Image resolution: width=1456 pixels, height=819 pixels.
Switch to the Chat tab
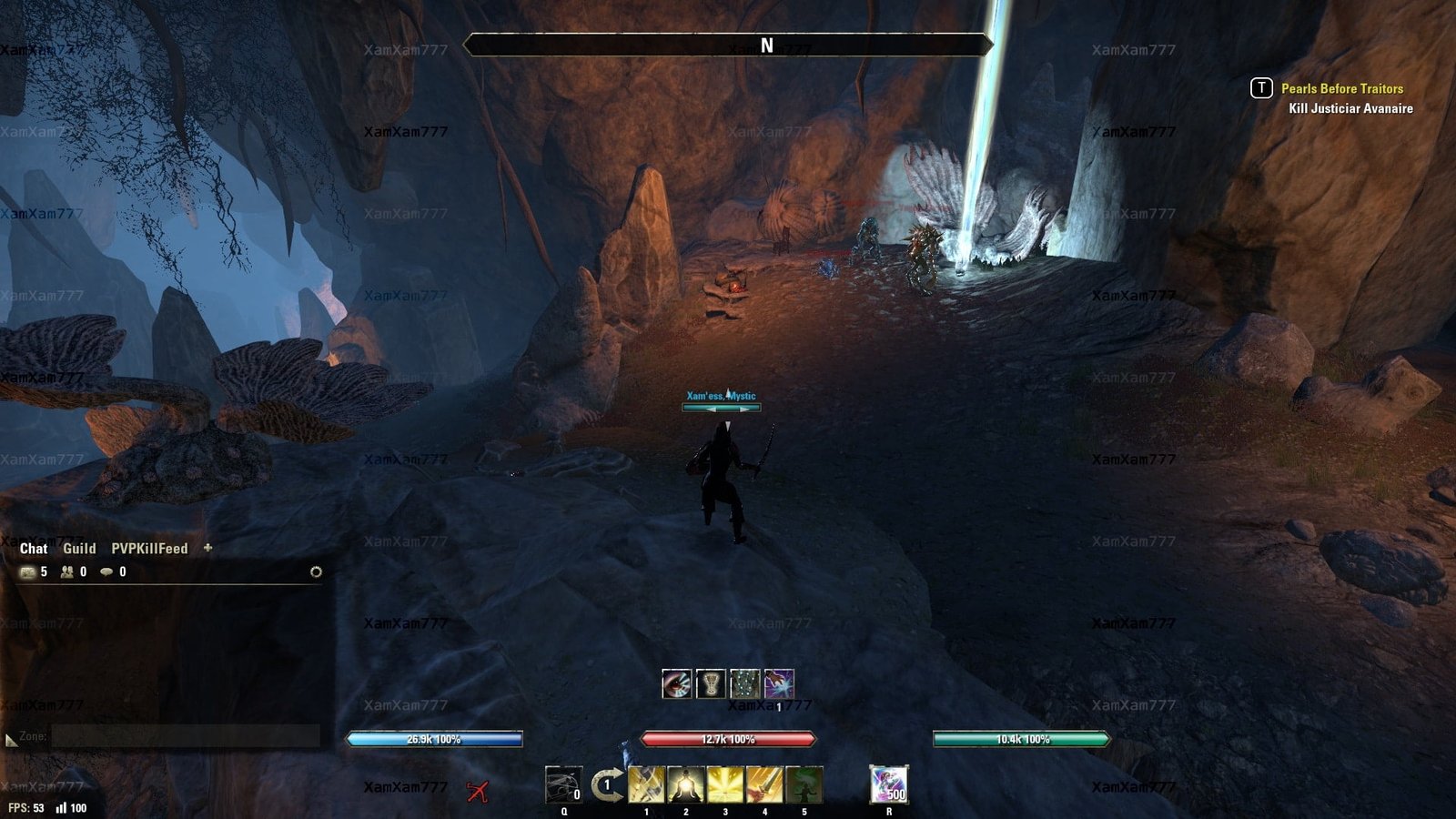tap(34, 549)
